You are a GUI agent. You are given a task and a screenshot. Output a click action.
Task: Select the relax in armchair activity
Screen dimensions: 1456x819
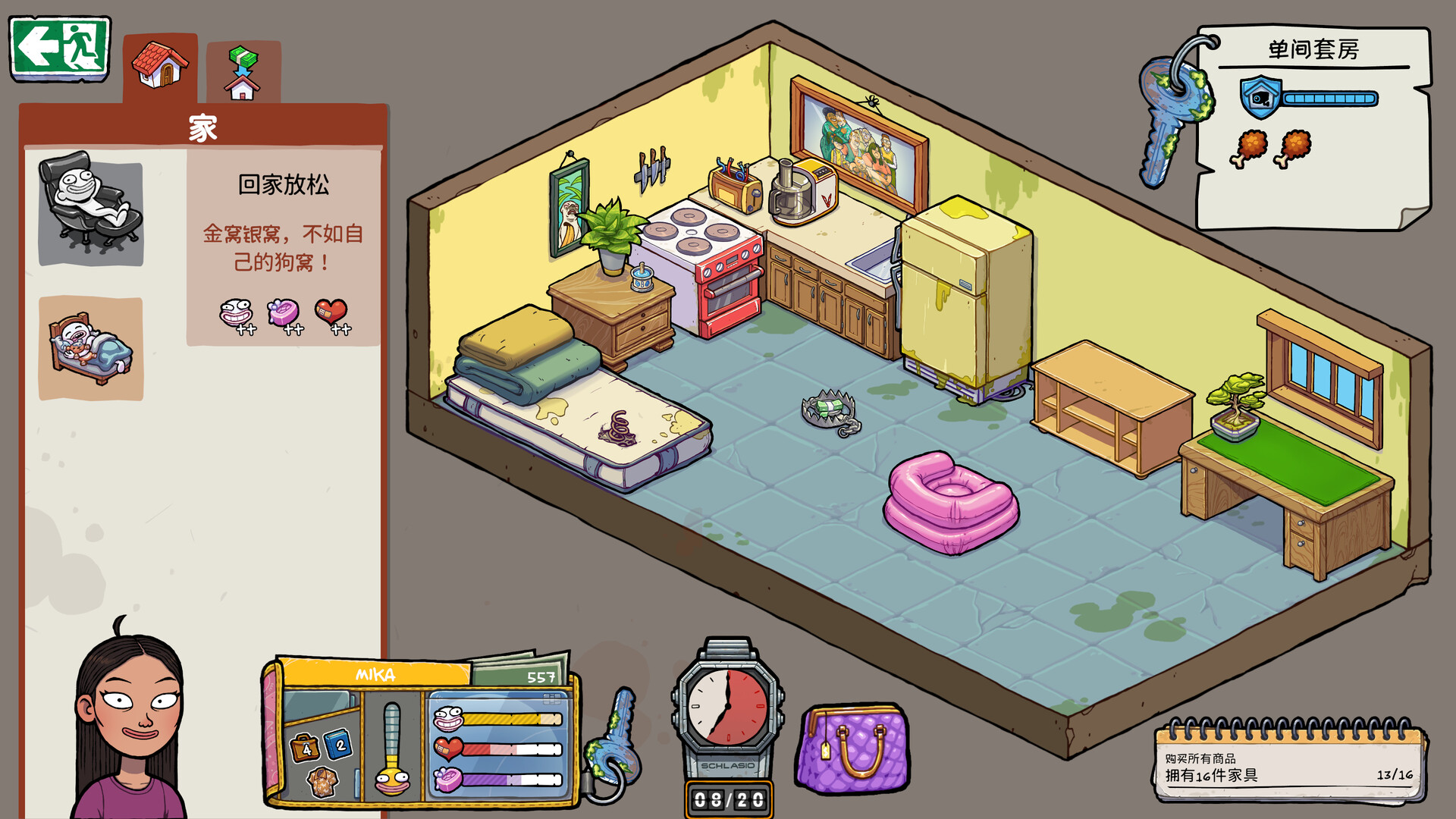[x=90, y=207]
